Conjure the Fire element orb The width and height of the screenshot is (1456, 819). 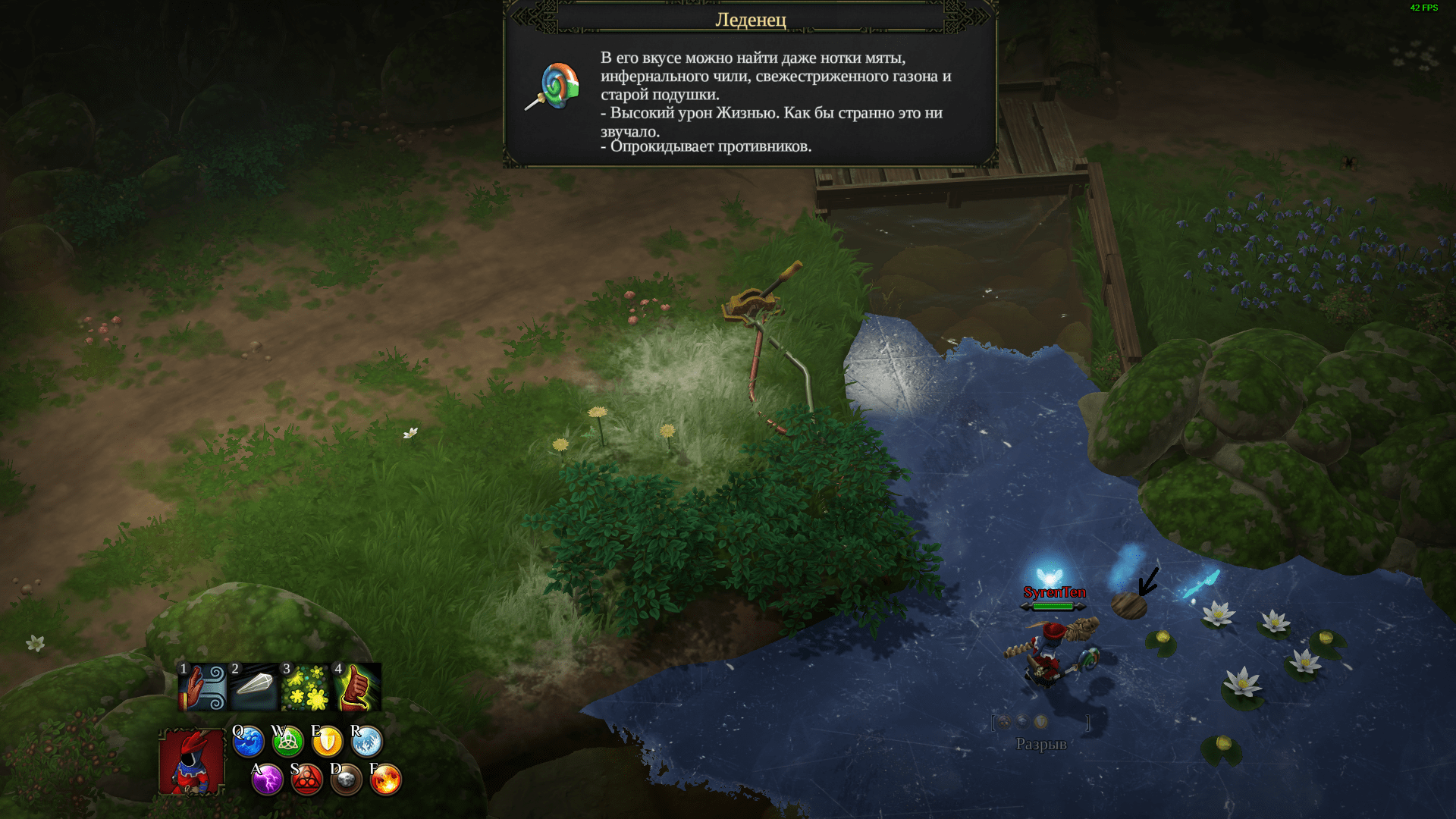(x=385, y=780)
